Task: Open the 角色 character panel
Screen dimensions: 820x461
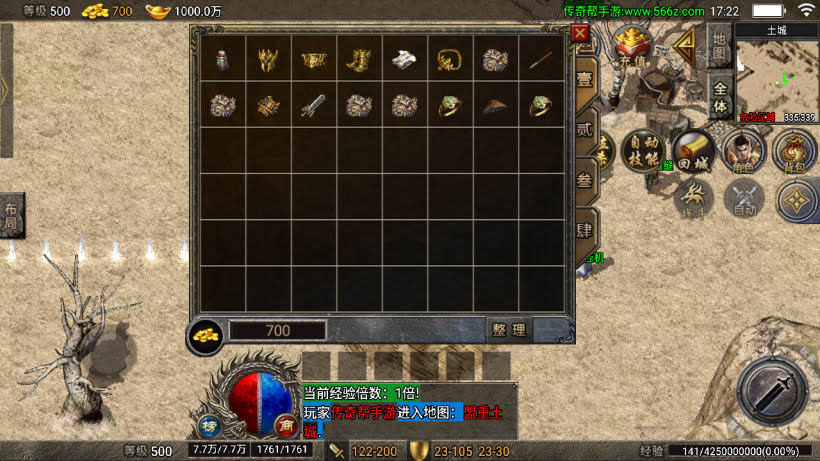Action: point(743,151)
